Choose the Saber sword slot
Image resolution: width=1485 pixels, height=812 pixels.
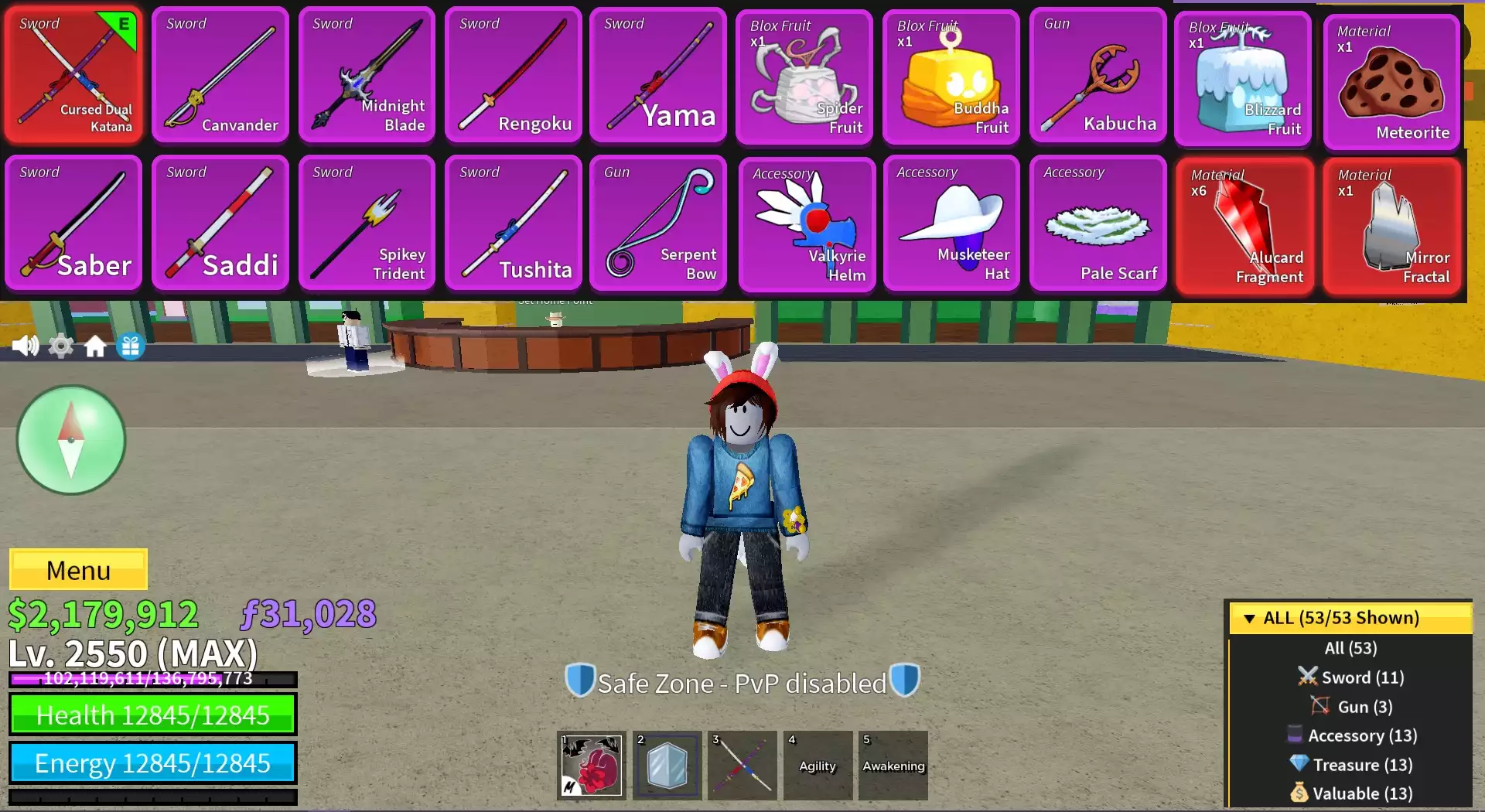coord(73,223)
